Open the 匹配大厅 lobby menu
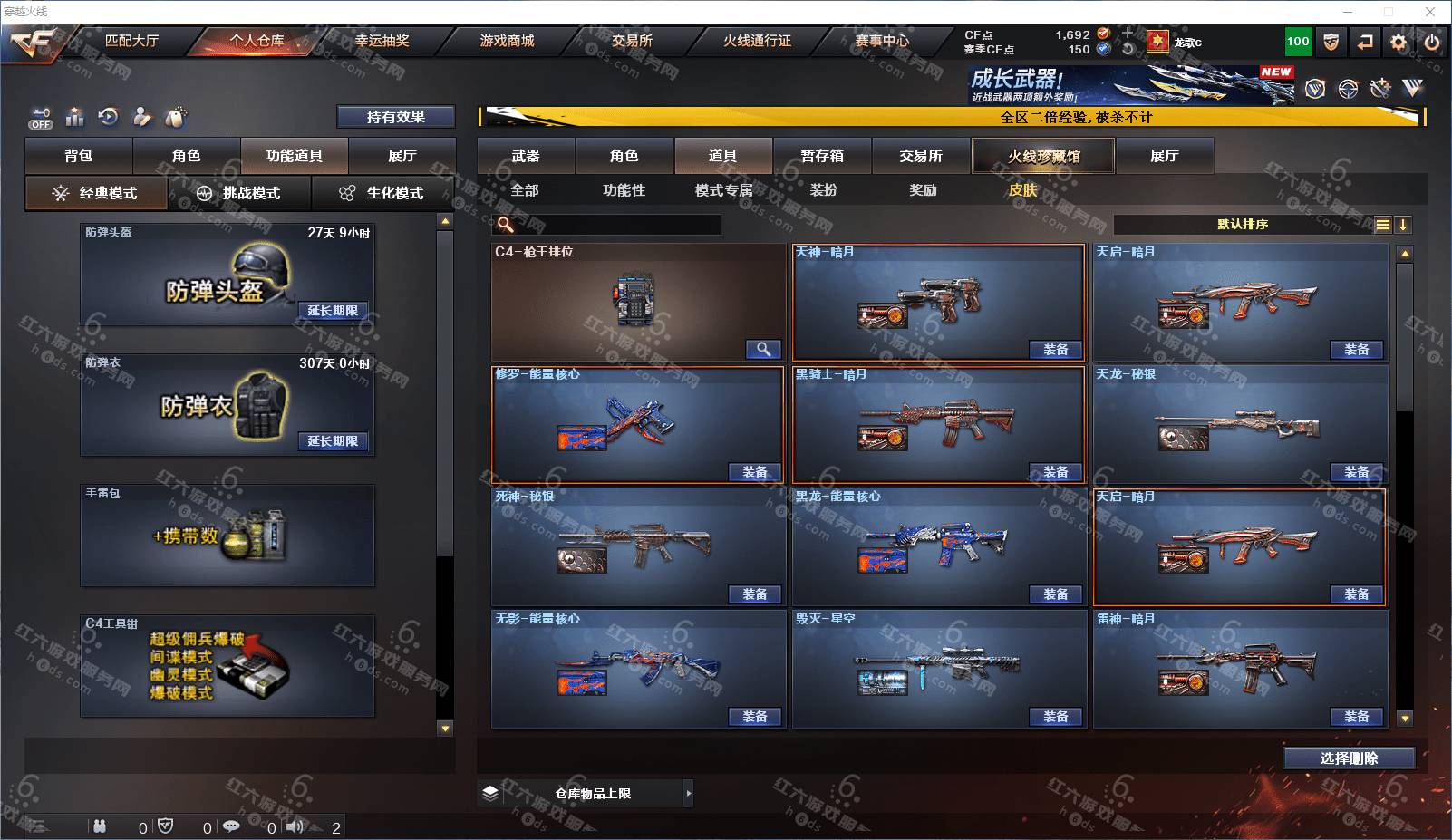This screenshot has height=840, width=1452. point(131,41)
